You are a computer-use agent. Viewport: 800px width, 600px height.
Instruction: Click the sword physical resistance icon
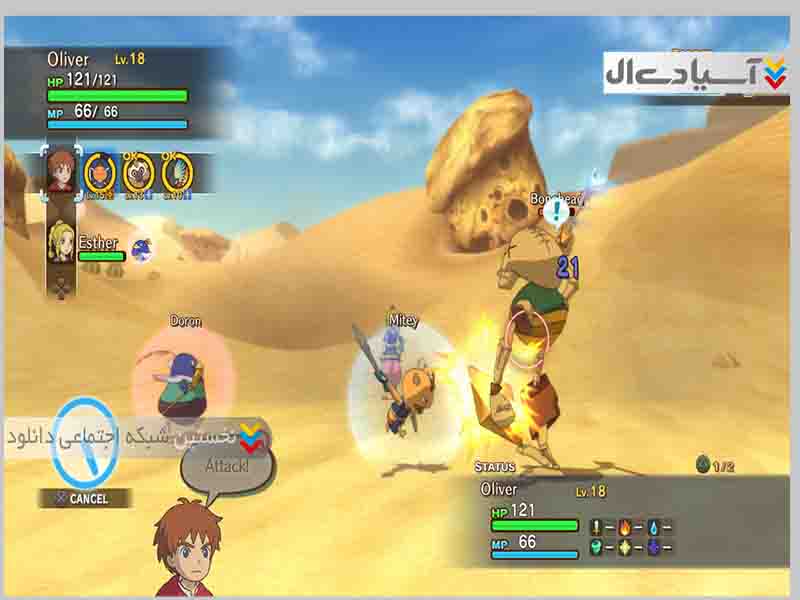pyautogui.click(x=597, y=526)
